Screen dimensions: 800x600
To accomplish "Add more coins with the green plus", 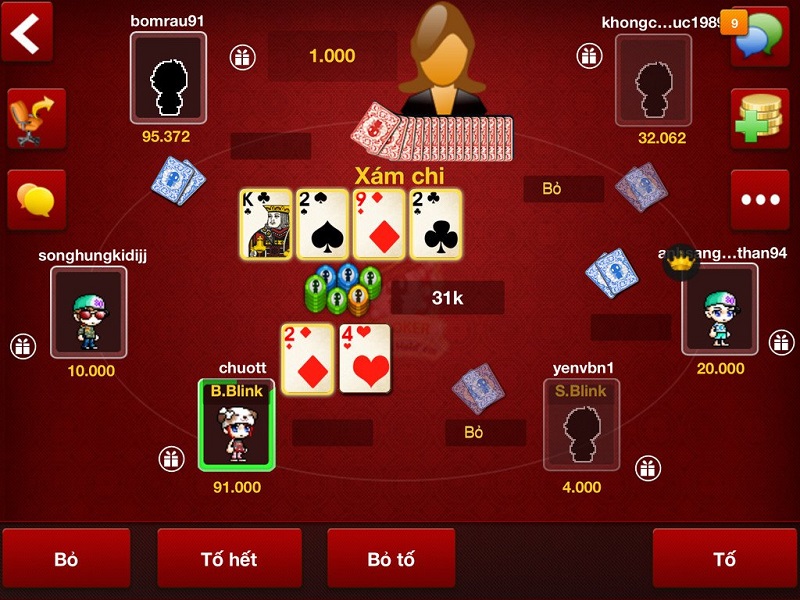I will [x=759, y=118].
